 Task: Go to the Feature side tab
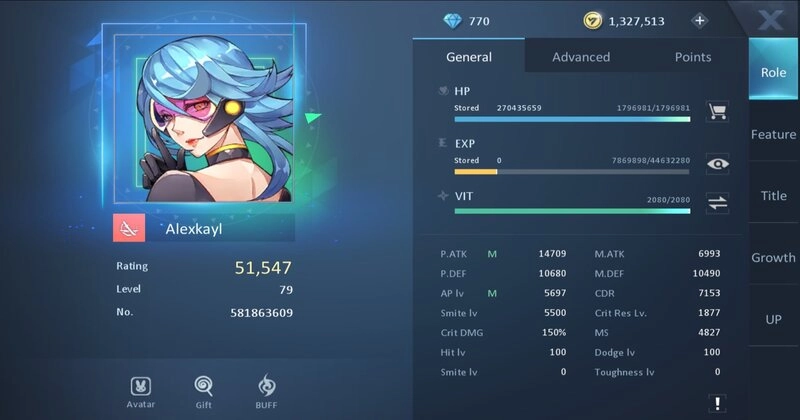click(773, 134)
